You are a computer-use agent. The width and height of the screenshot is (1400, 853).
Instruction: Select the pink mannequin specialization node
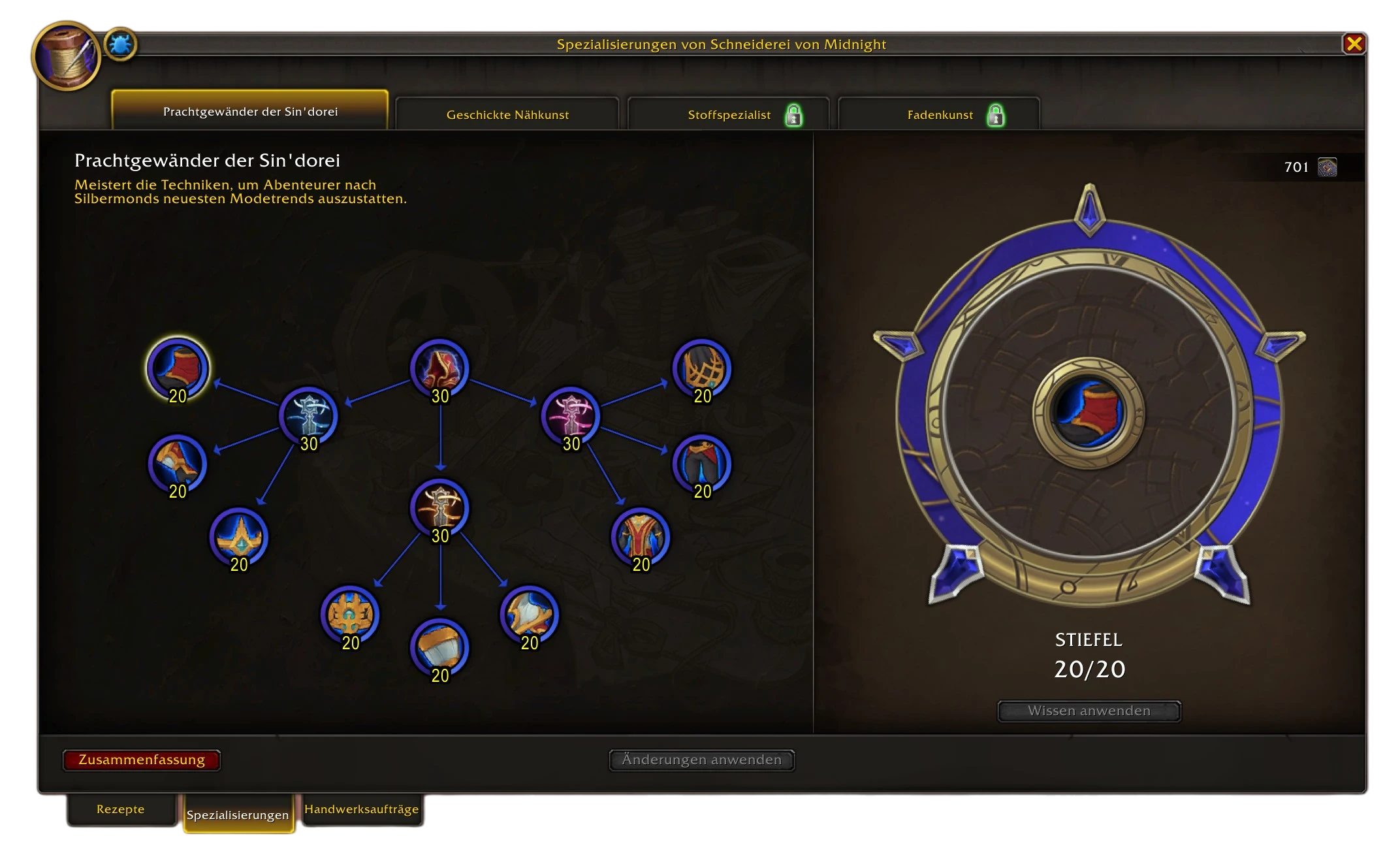[571, 415]
